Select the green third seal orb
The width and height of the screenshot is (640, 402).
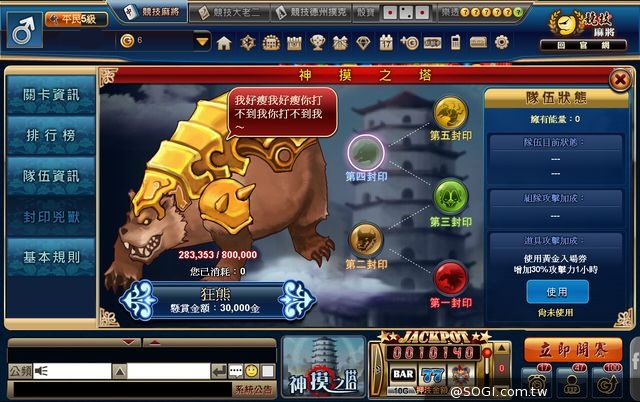tap(448, 193)
